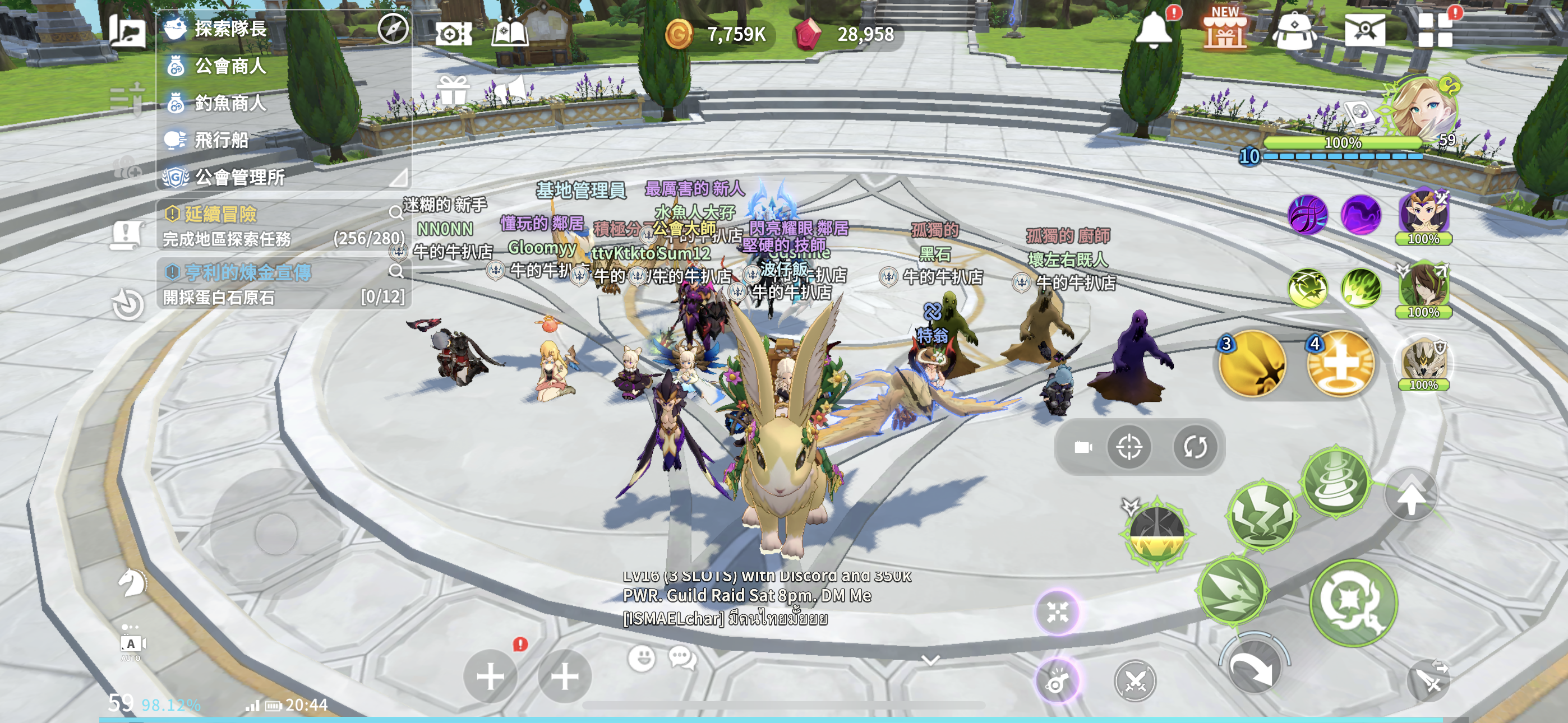
Task: Select 探索隊長 from the NPC list
Action: point(230,29)
